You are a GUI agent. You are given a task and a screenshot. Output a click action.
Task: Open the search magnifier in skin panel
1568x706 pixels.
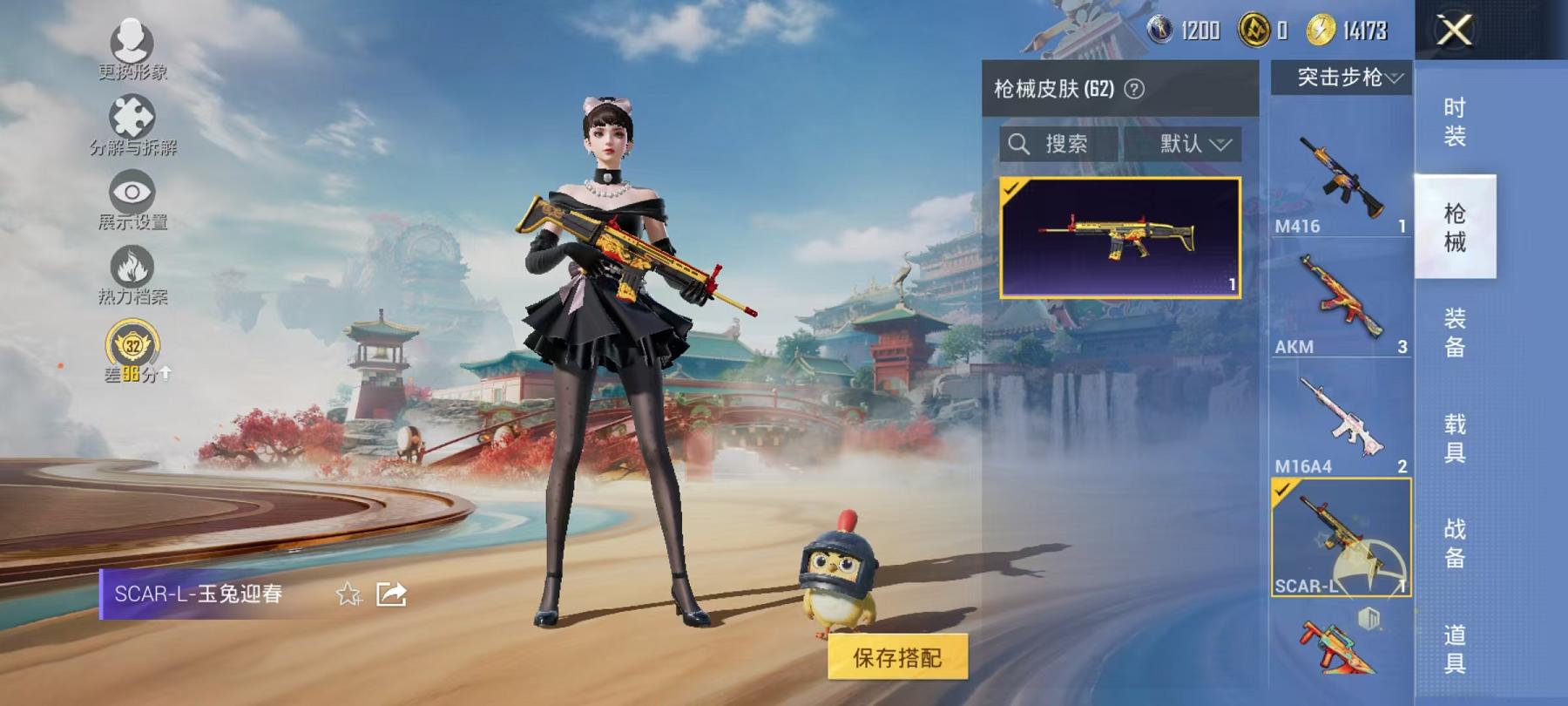coord(1021,143)
